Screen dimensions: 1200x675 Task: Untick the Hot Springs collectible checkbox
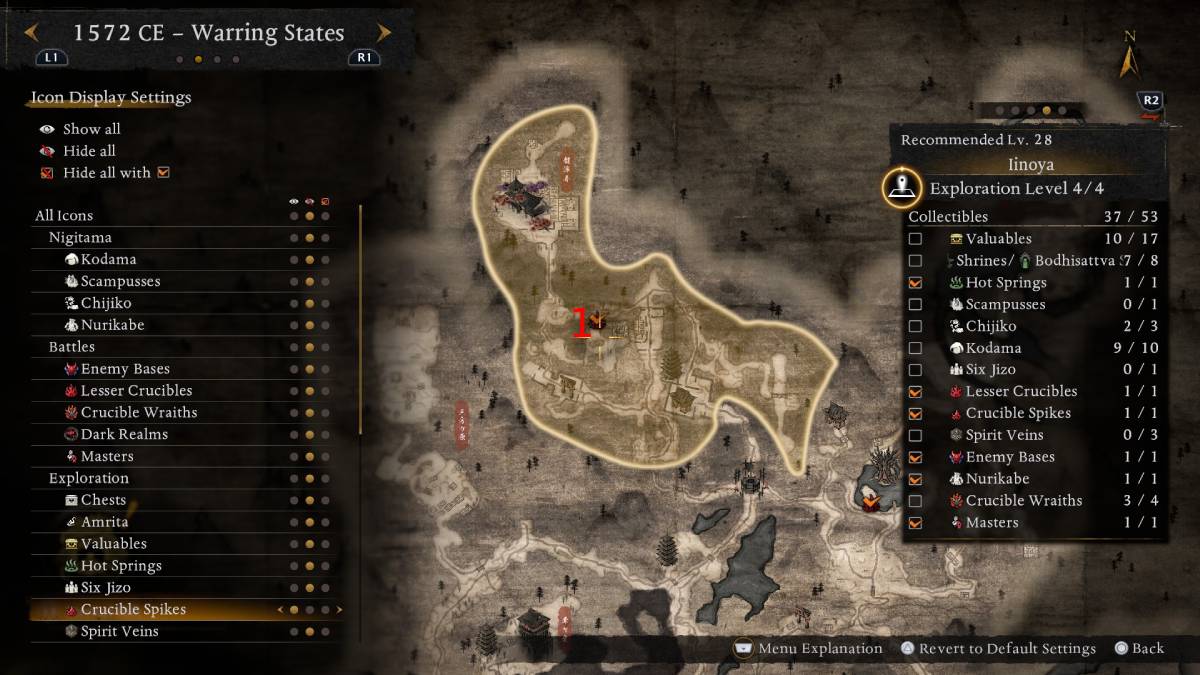(915, 283)
